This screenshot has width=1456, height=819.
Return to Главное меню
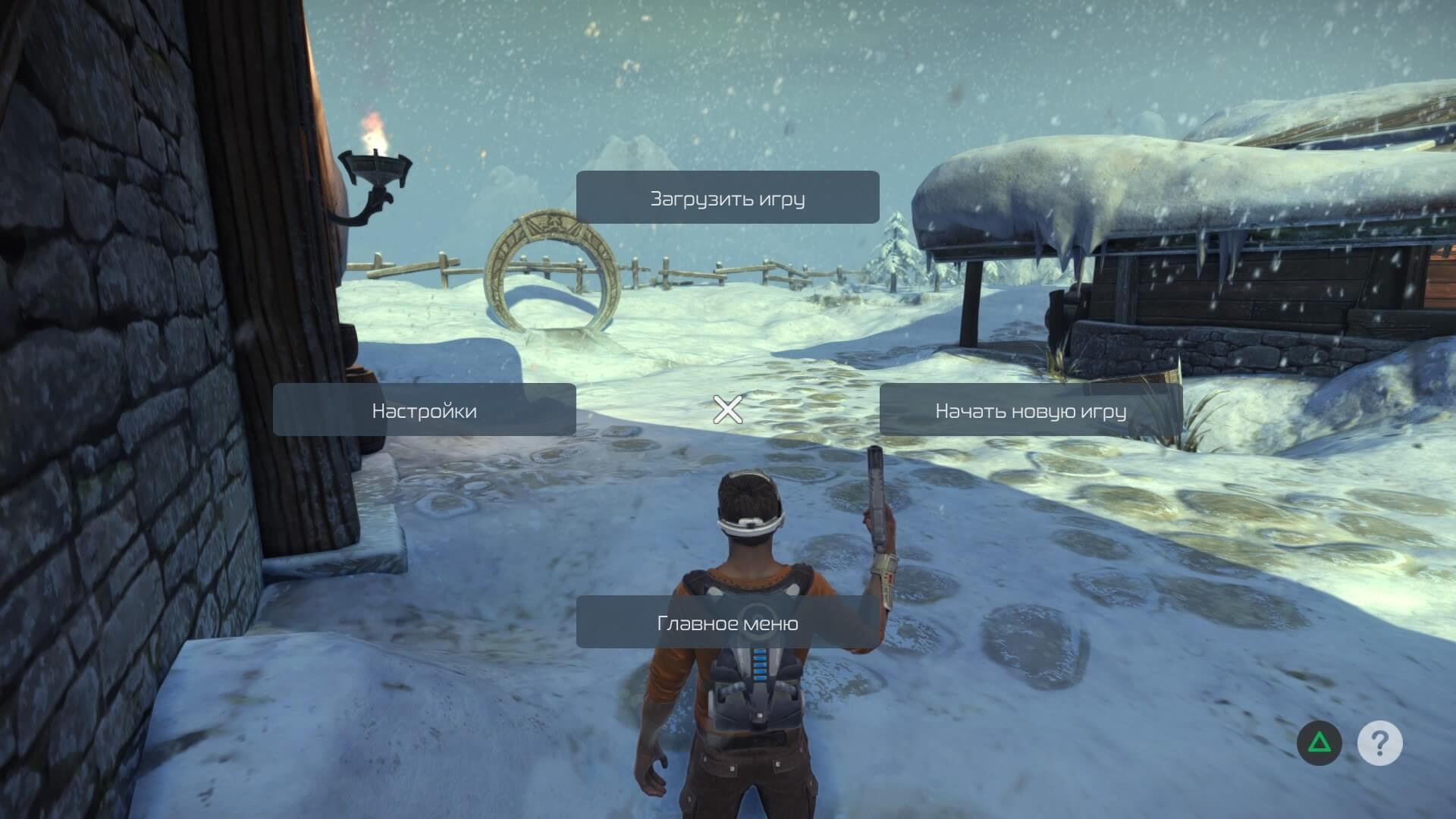click(x=727, y=623)
